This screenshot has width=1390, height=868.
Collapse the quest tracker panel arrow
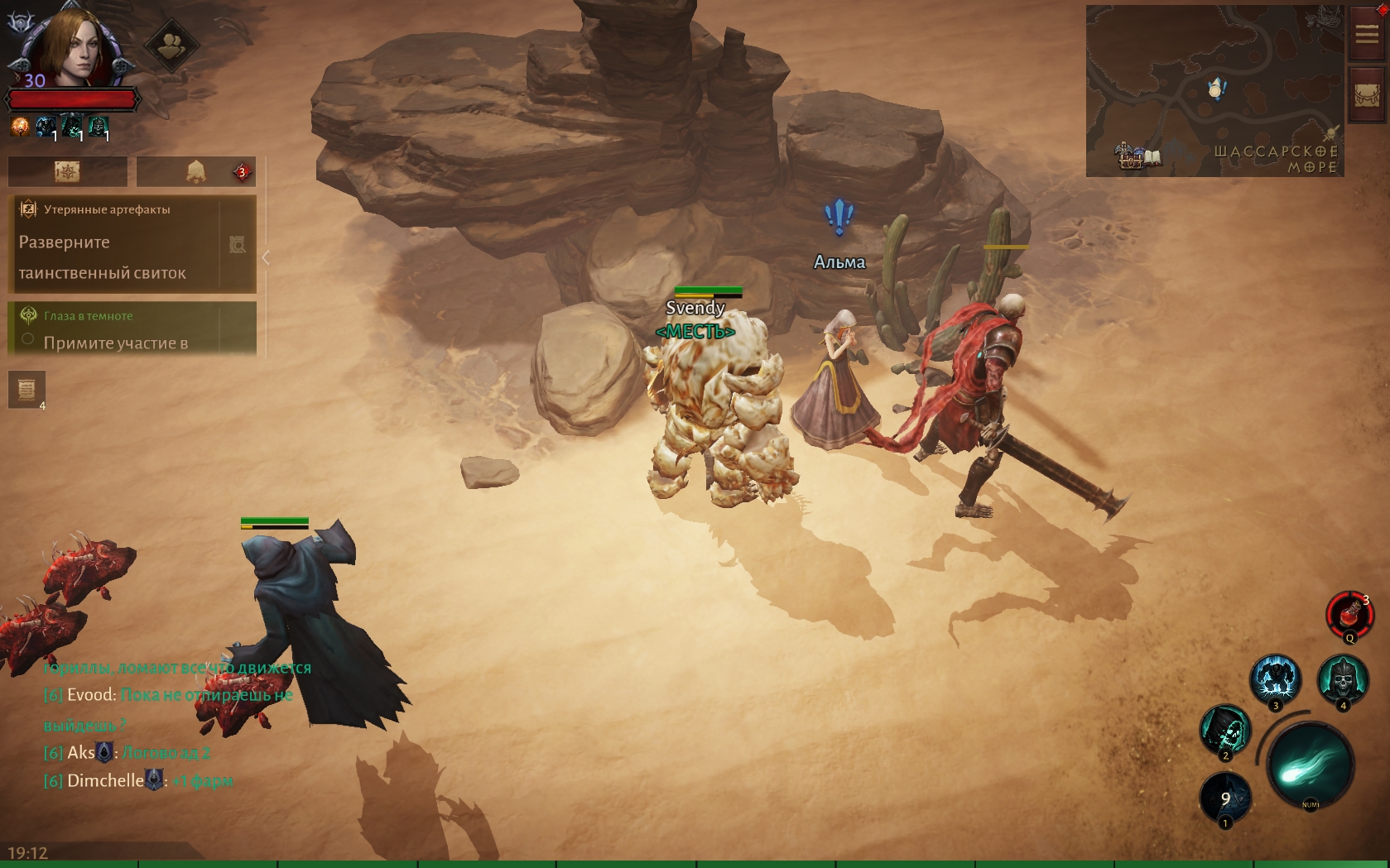(x=266, y=258)
